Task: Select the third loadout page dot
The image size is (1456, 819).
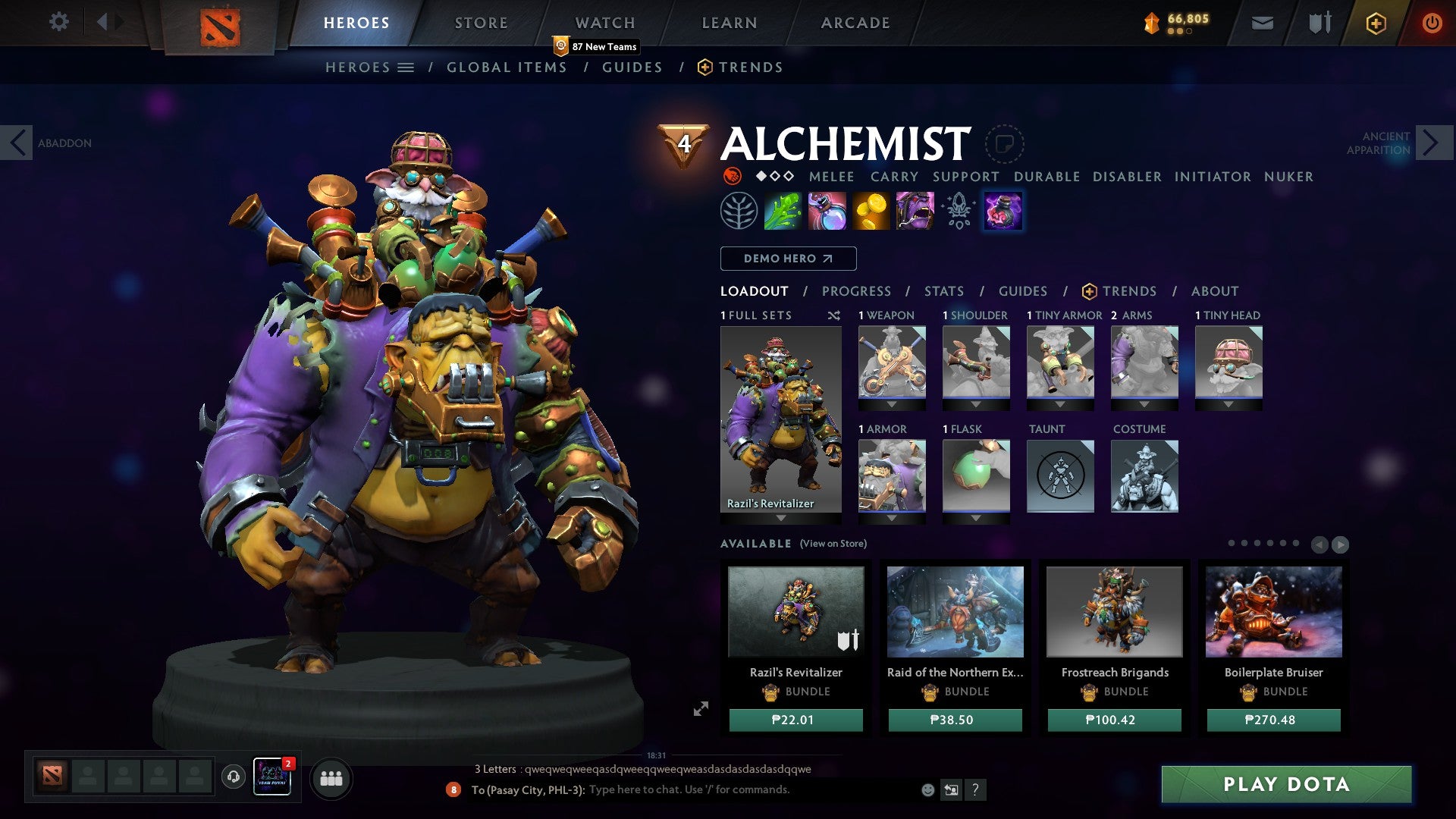Action: (x=1257, y=543)
